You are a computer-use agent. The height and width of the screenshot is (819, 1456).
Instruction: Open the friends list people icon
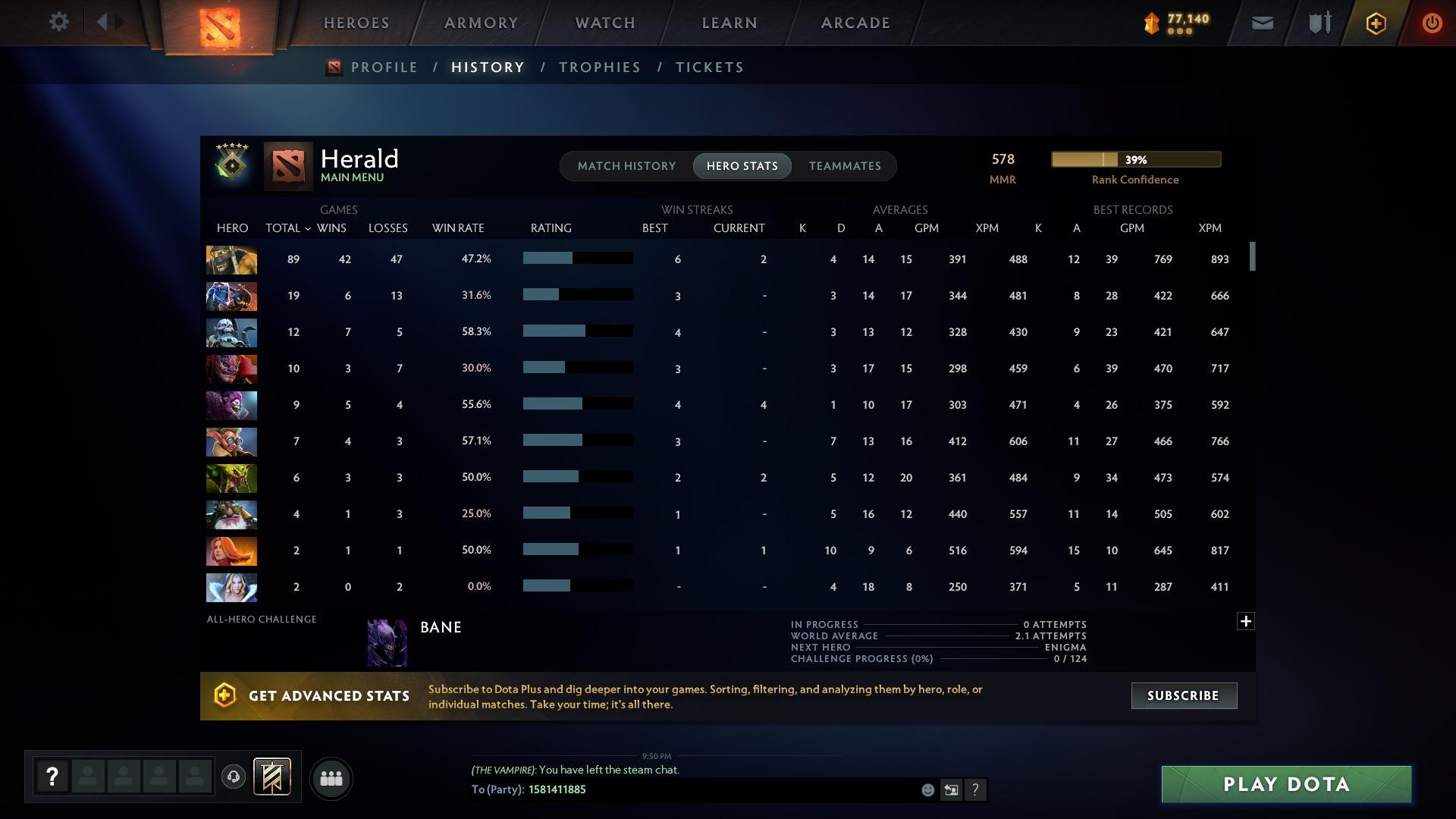pyautogui.click(x=330, y=778)
